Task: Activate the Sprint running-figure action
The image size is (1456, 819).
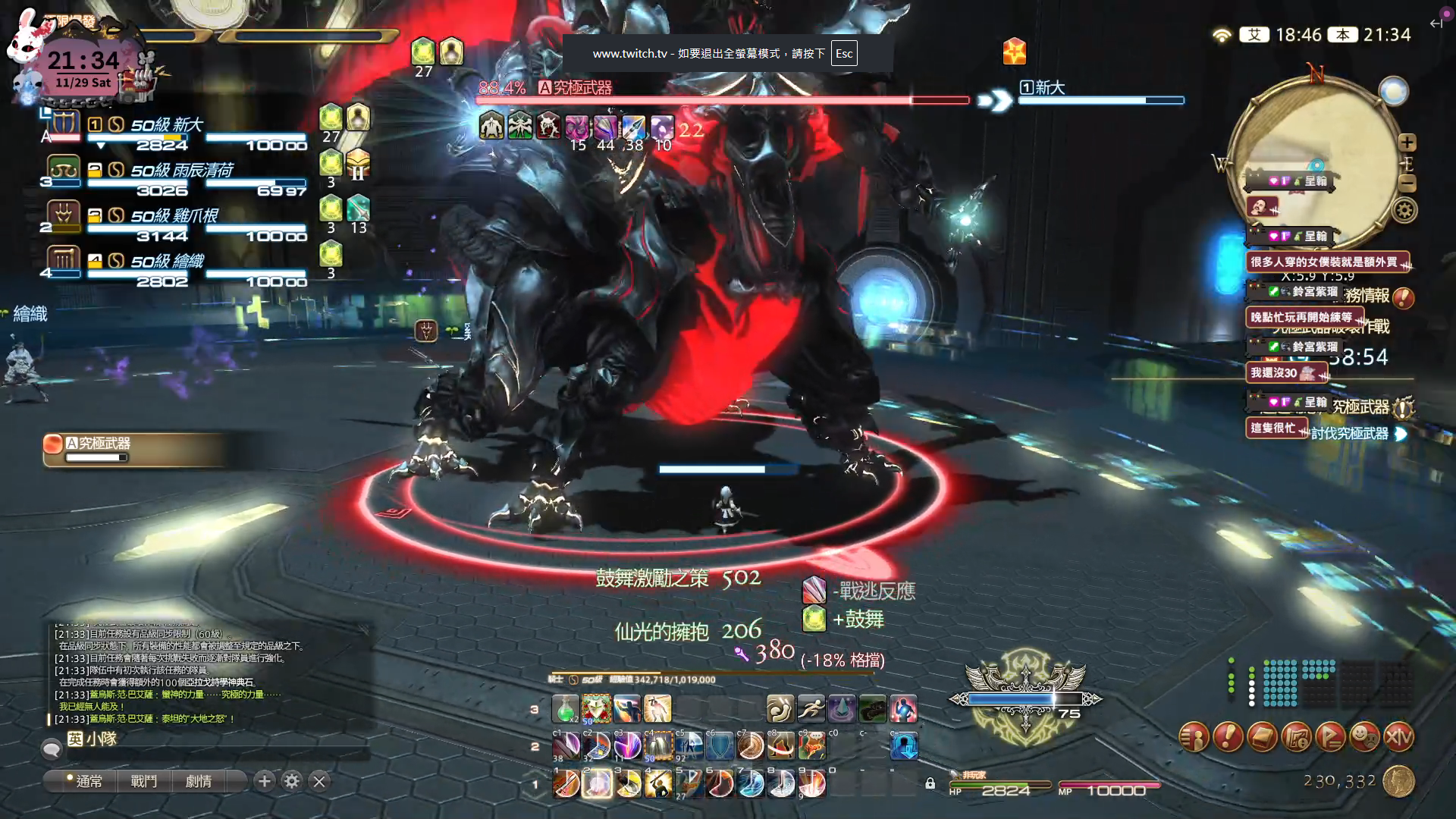Action: pos(811,709)
